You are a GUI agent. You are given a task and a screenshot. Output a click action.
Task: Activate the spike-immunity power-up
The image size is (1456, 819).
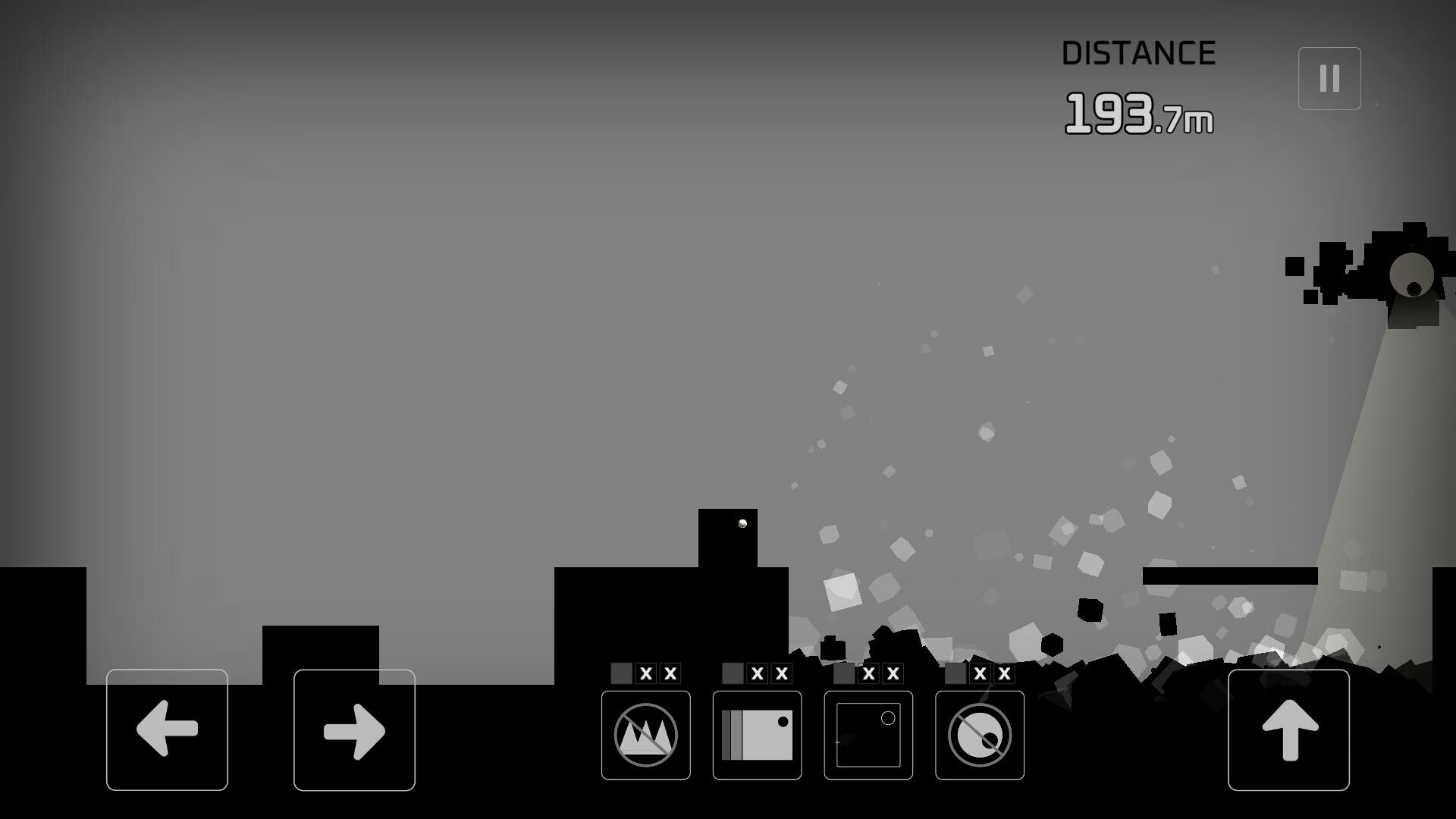tap(645, 734)
